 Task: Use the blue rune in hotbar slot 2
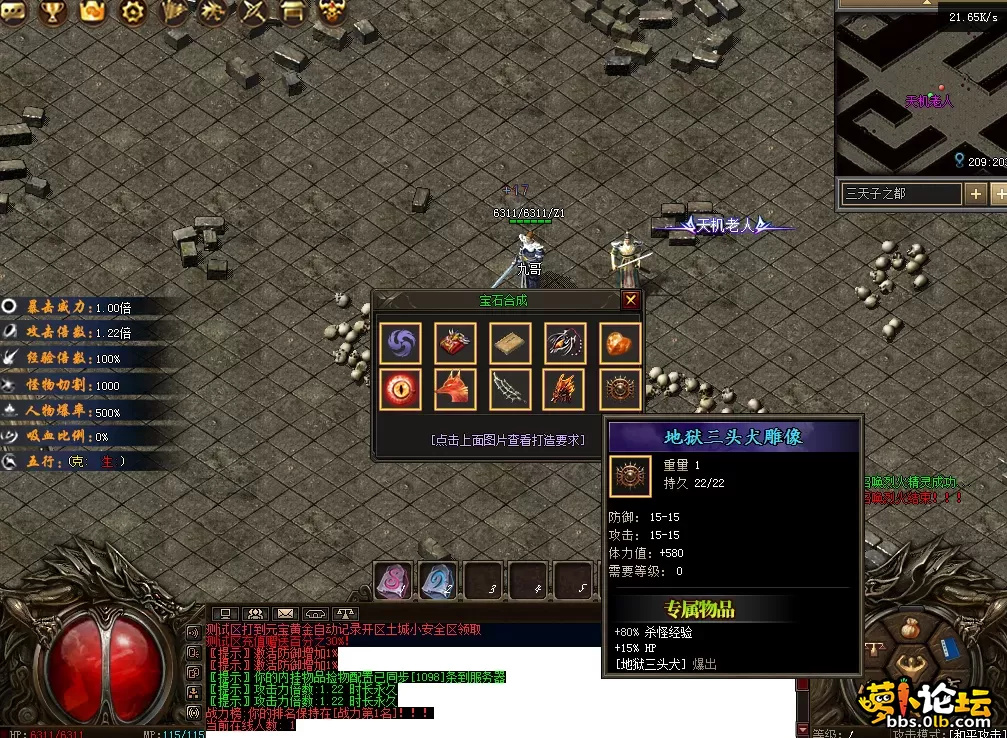(438, 581)
